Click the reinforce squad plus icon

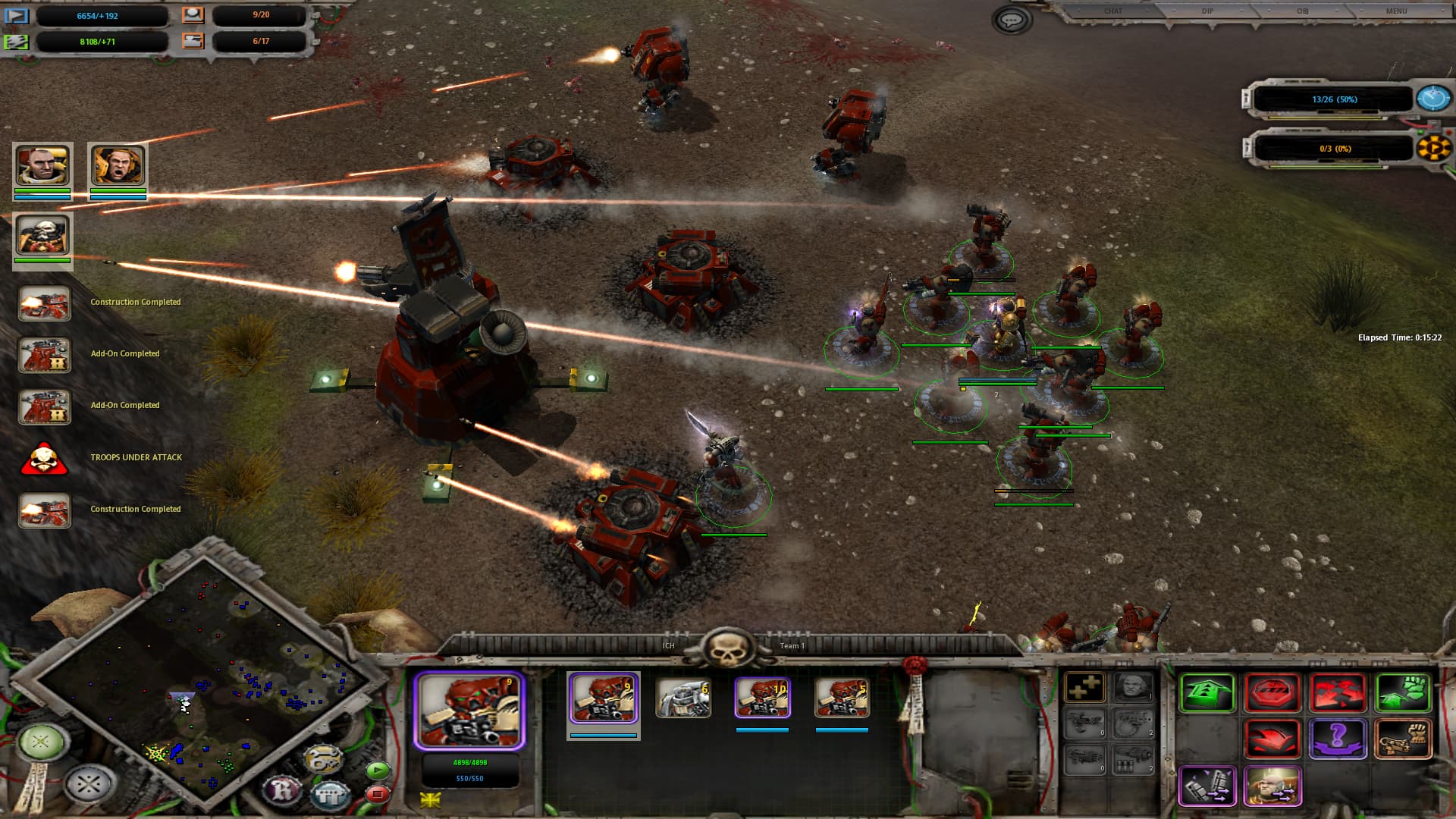(1085, 688)
